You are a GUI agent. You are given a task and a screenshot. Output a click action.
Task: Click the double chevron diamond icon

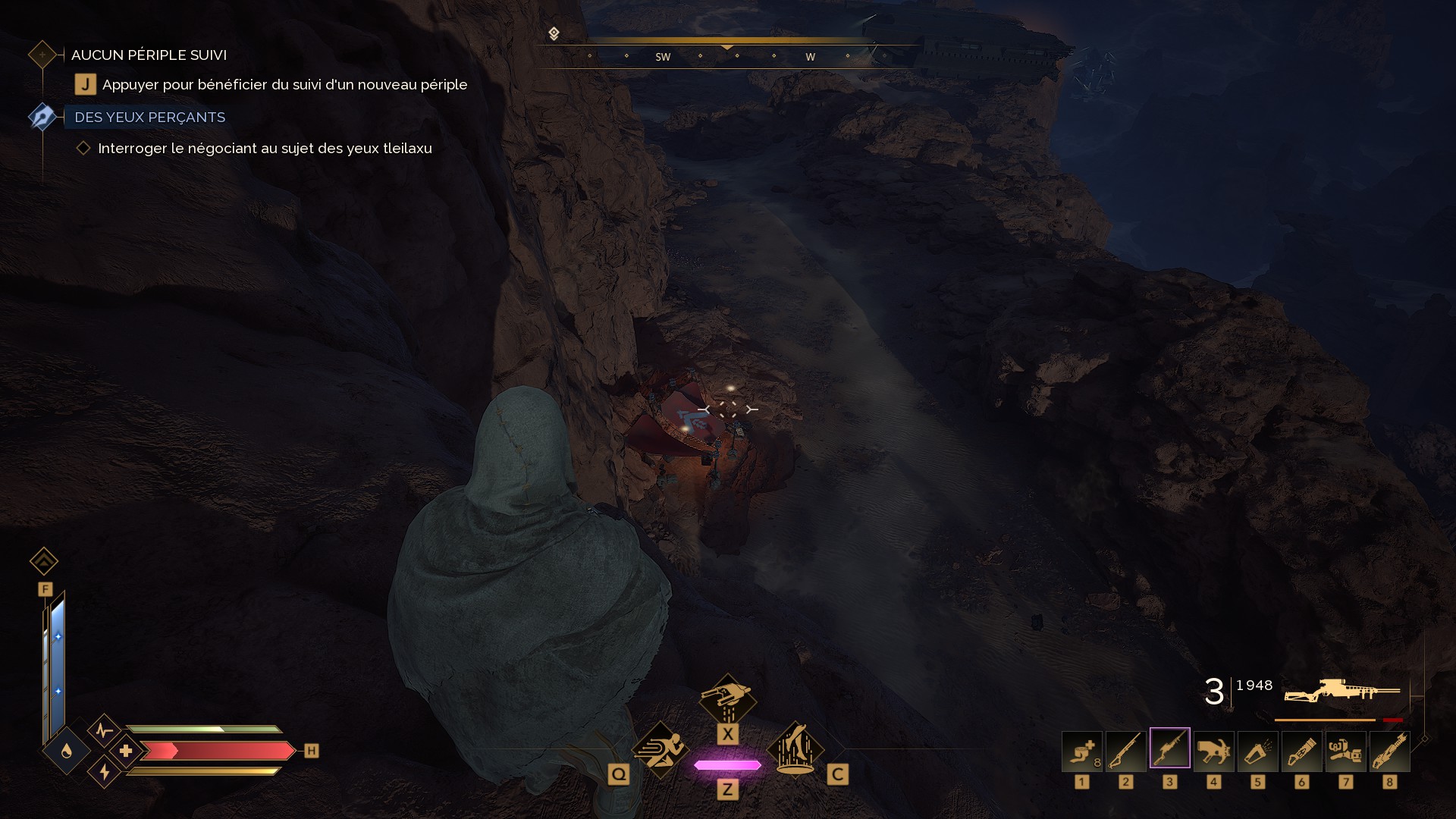44,561
